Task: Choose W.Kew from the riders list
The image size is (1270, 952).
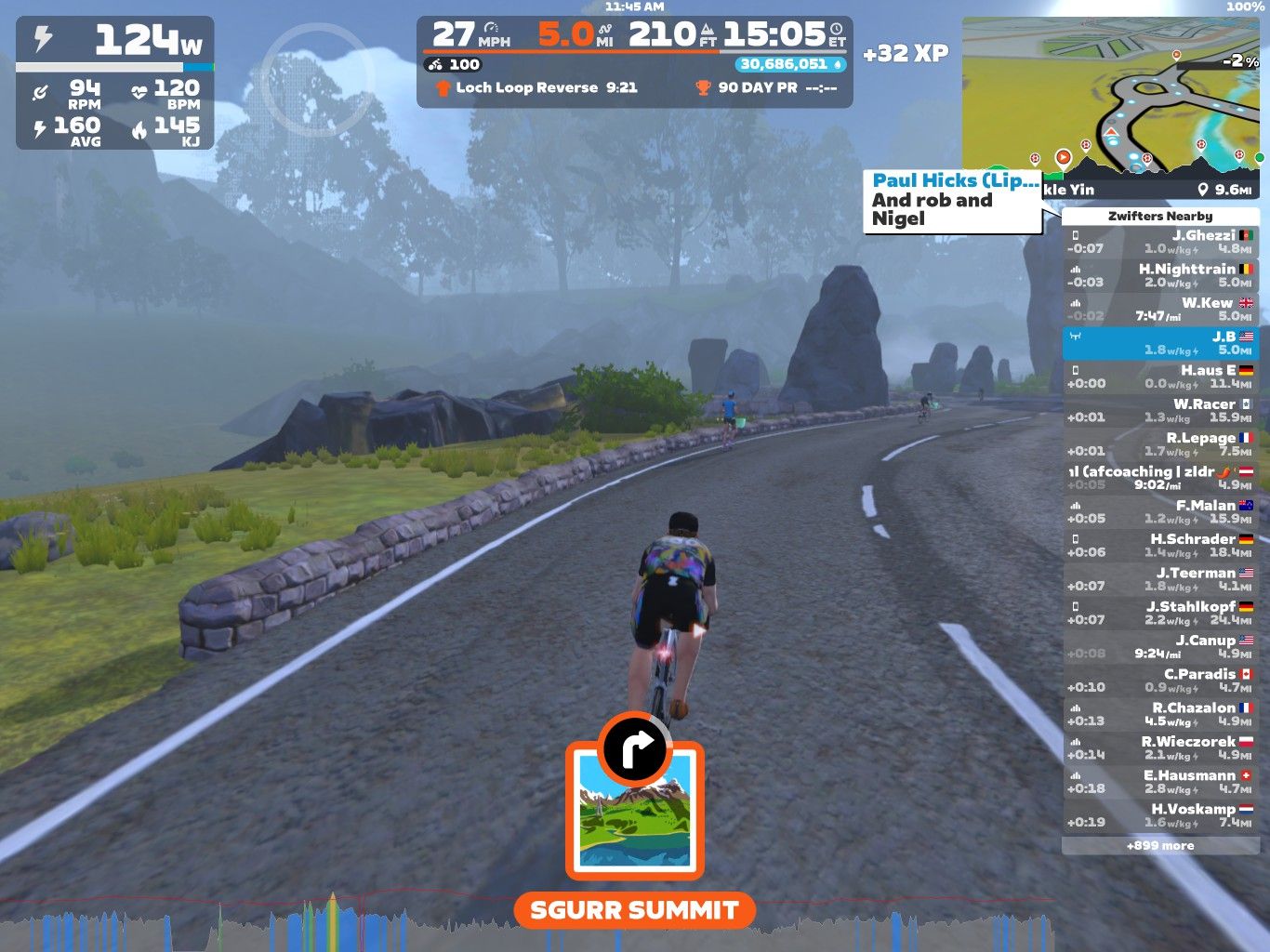Action: [x=1160, y=309]
